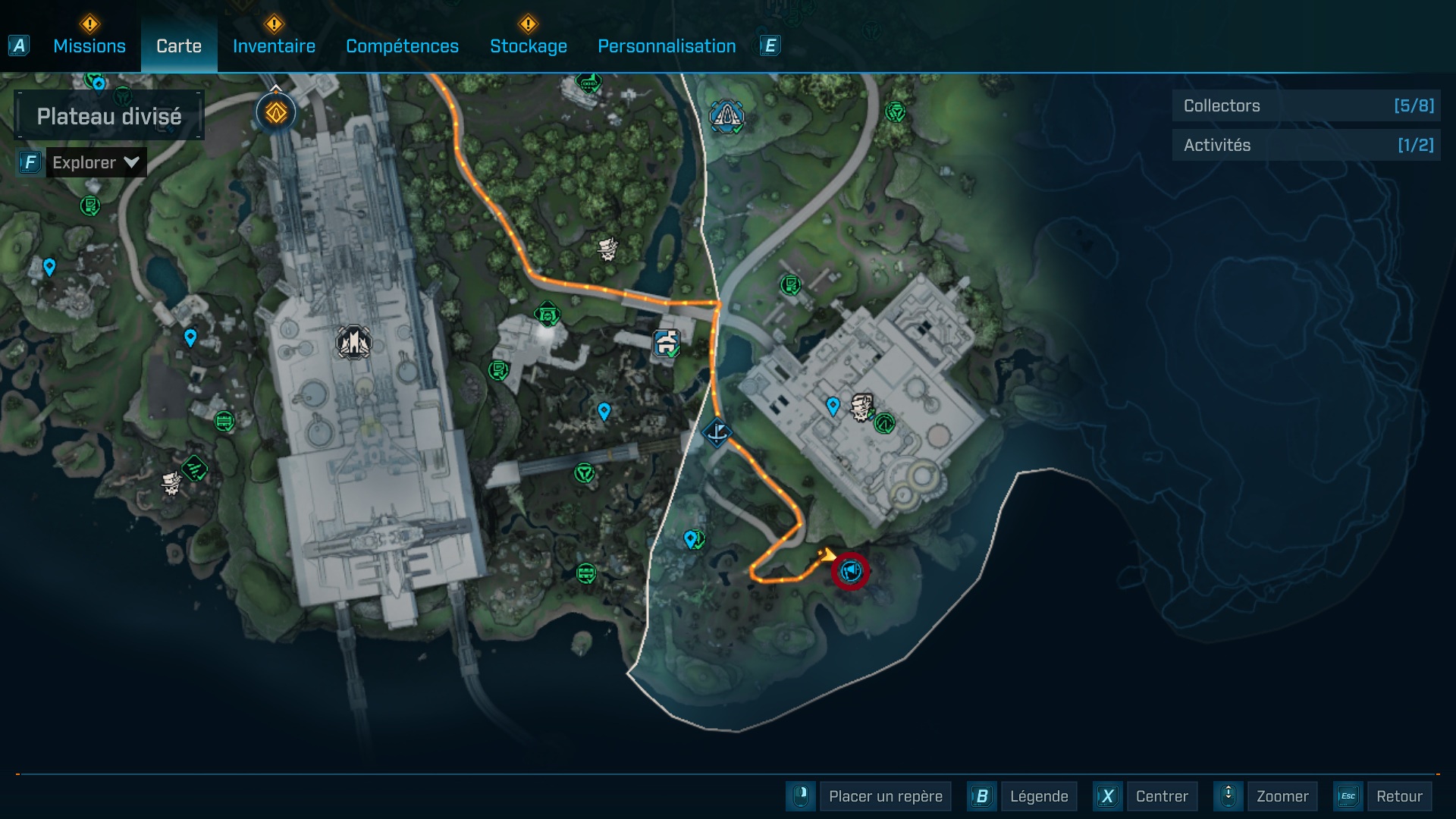Select the Compétences tab
Image resolution: width=1456 pixels, height=819 pixels.
pyautogui.click(x=402, y=46)
